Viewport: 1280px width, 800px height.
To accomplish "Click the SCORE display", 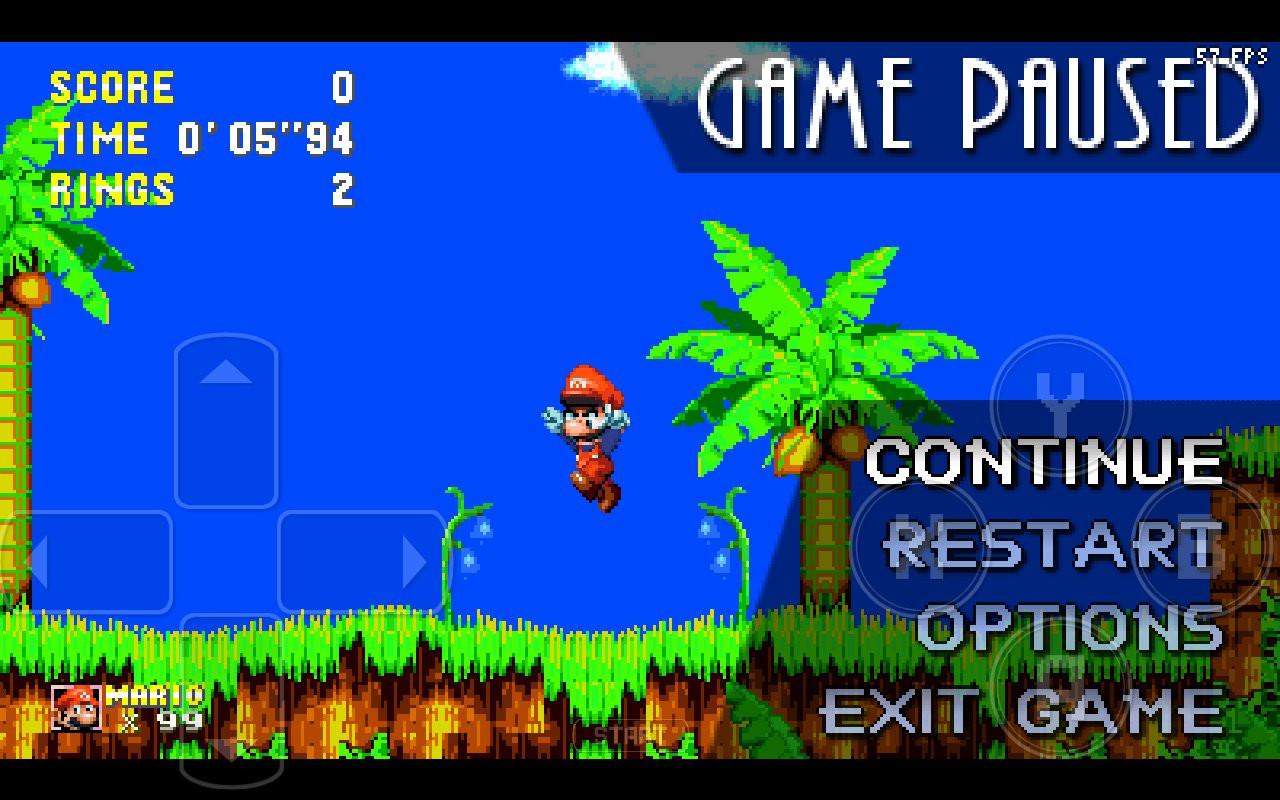I will (x=200, y=88).
